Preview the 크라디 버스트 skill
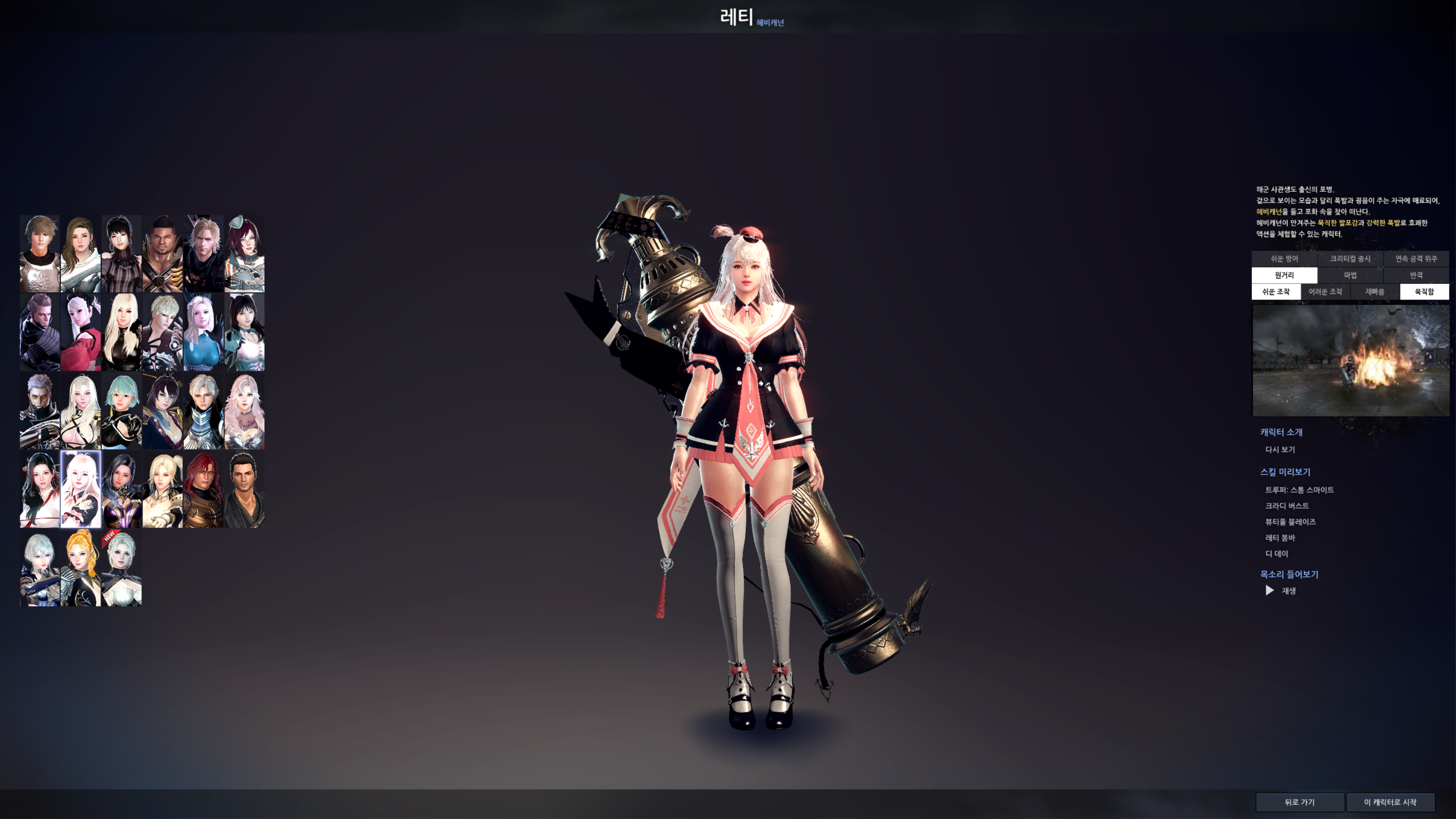 click(1287, 505)
